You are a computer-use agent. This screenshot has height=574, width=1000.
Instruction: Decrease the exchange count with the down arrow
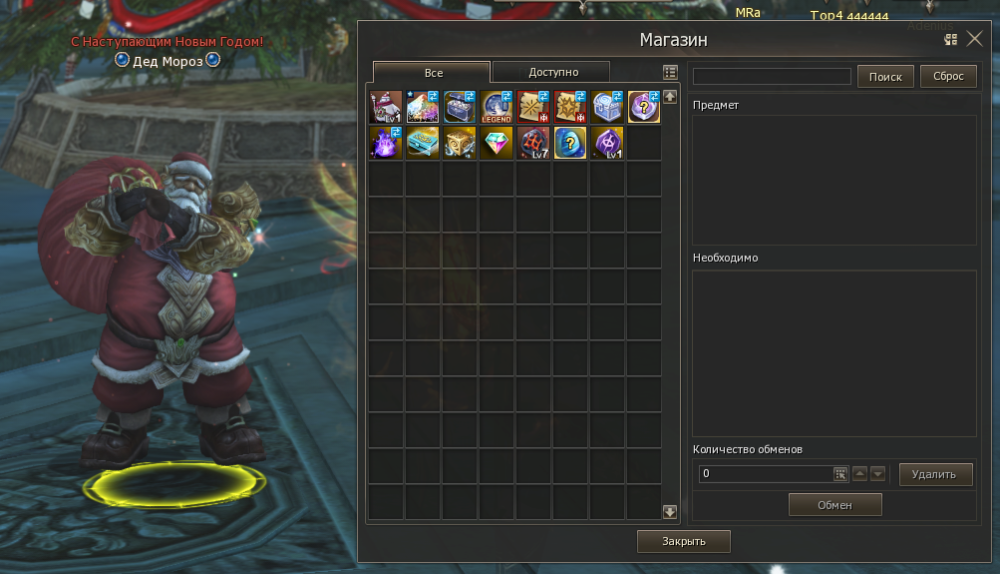point(877,474)
